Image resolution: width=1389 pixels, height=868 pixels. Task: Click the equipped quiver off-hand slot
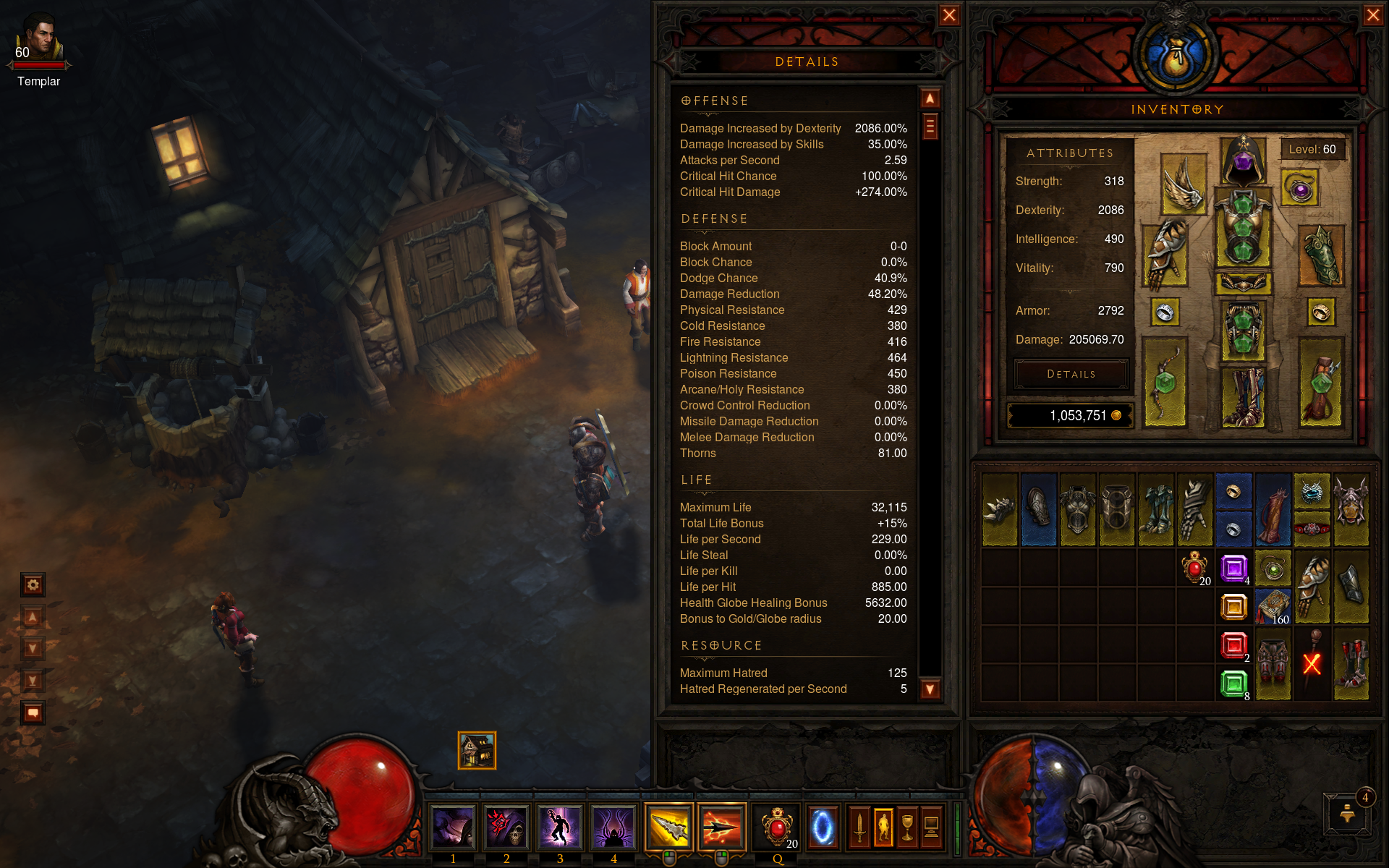pyautogui.click(x=1321, y=382)
